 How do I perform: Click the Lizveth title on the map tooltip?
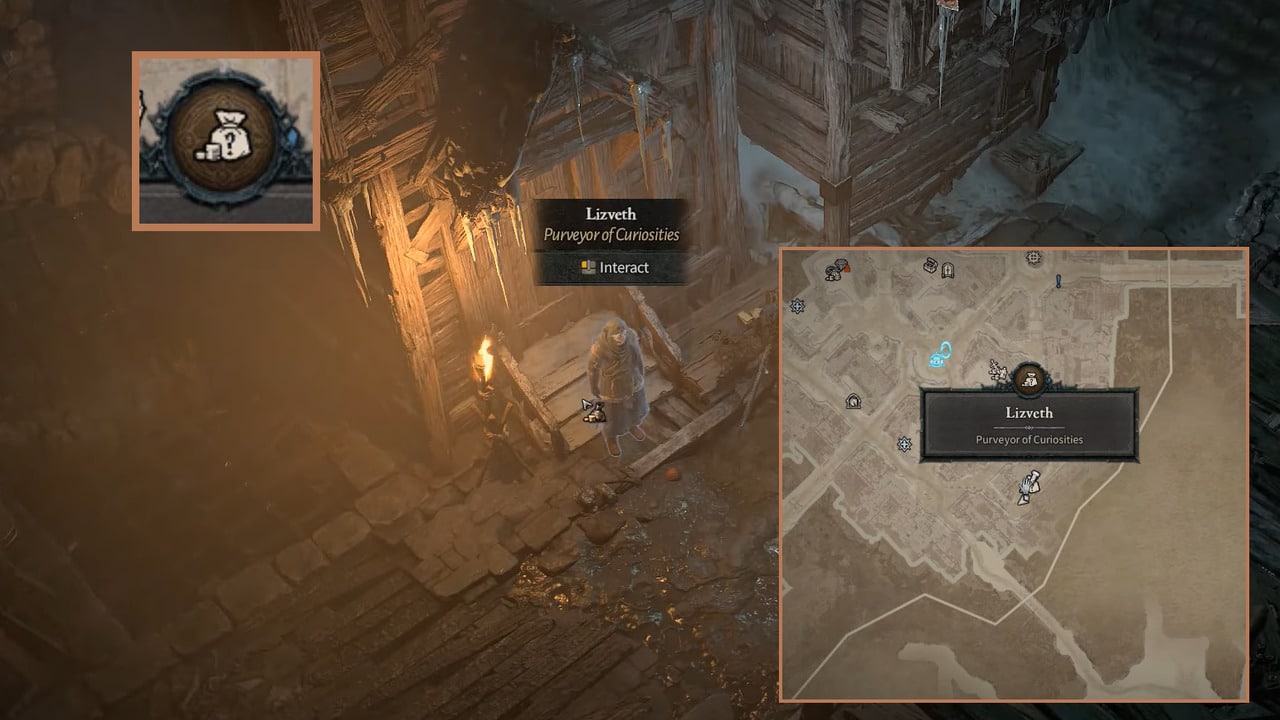[1030, 412]
